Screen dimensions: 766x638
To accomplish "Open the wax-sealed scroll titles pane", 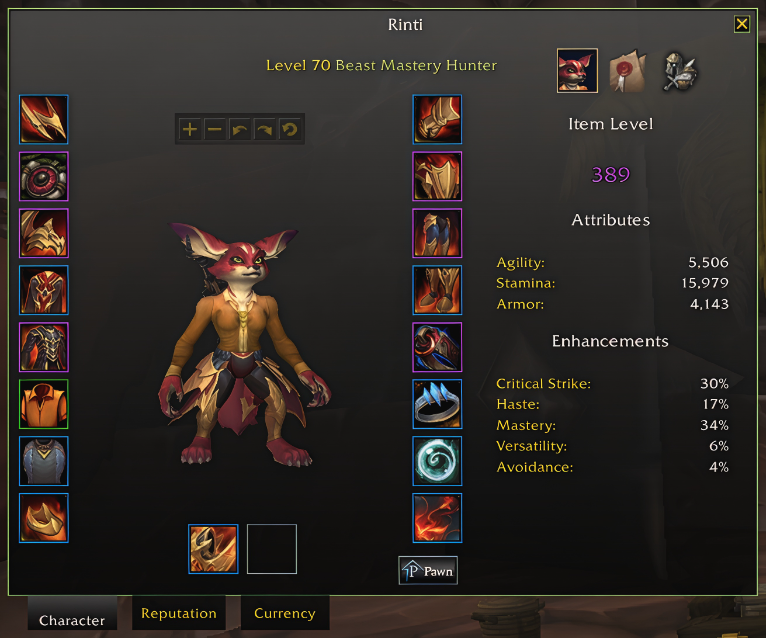I will pyautogui.click(x=628, y=70).
